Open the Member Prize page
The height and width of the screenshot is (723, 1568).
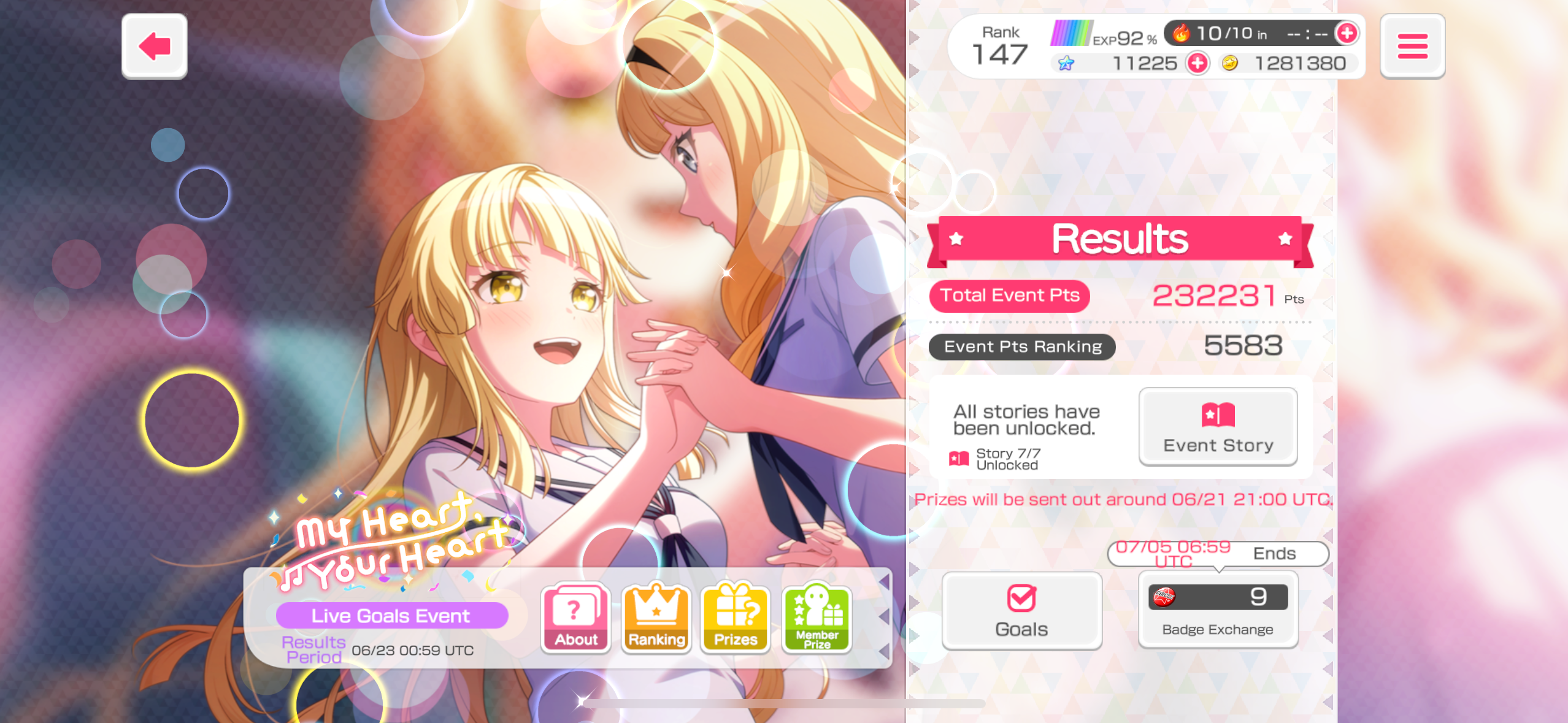[817, 618]
